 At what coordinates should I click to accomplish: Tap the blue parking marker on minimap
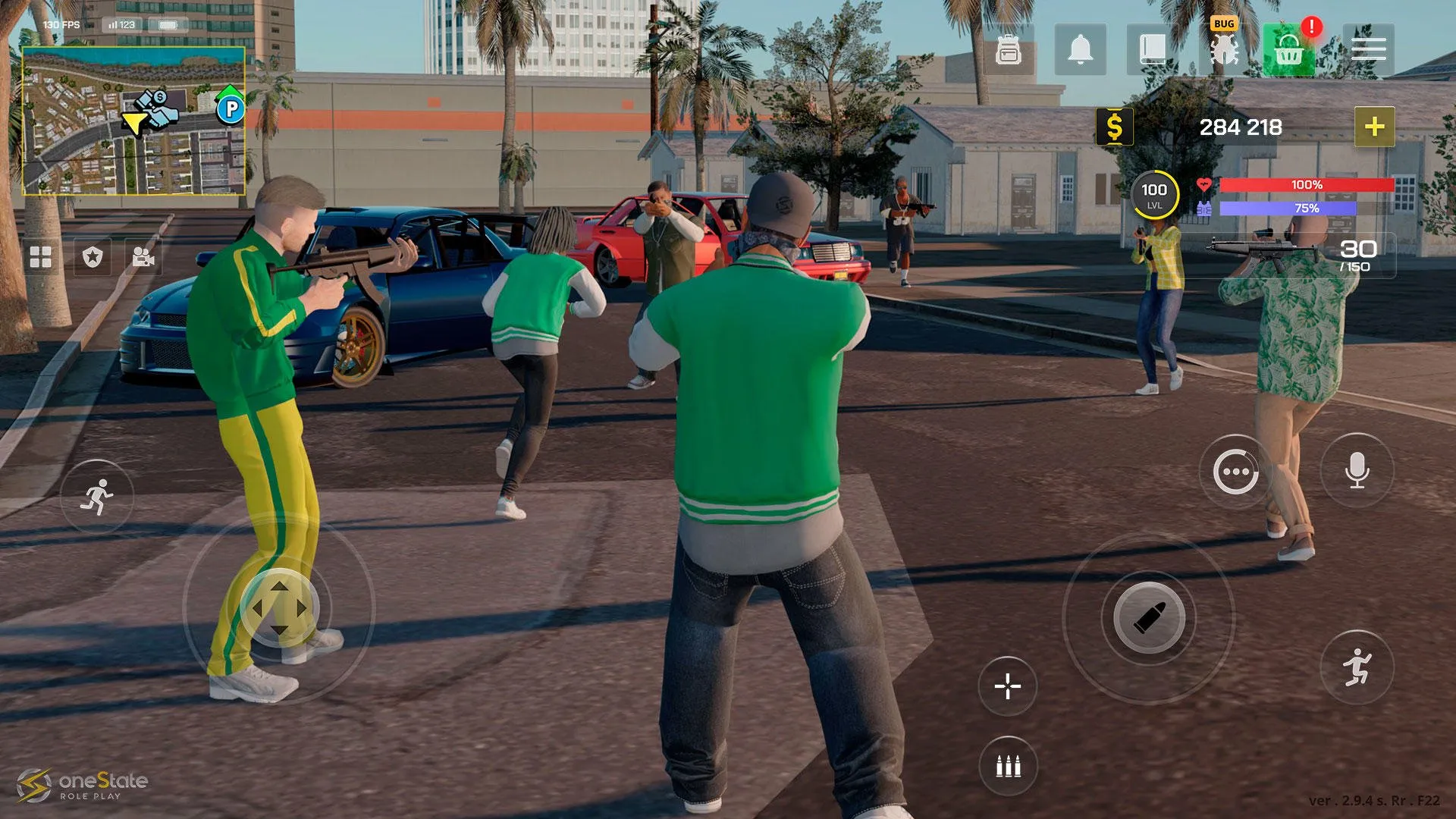coord(231,110)
